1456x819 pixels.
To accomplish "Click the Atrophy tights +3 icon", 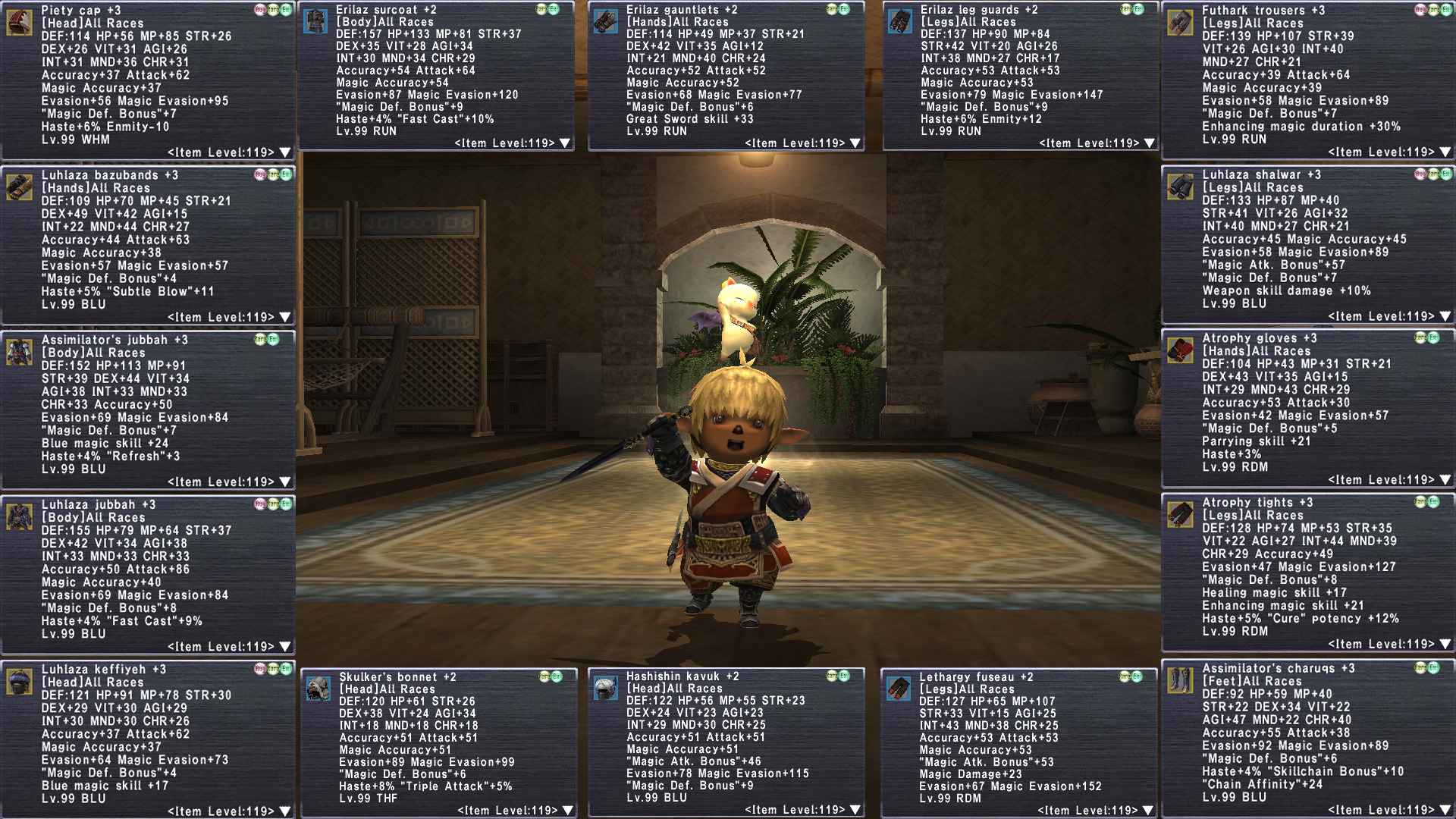I will point(1180,514).
